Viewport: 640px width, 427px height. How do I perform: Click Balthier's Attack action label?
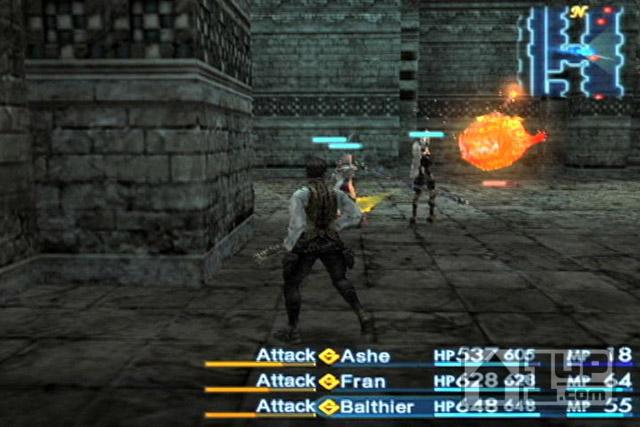click(x=286, y=406)
